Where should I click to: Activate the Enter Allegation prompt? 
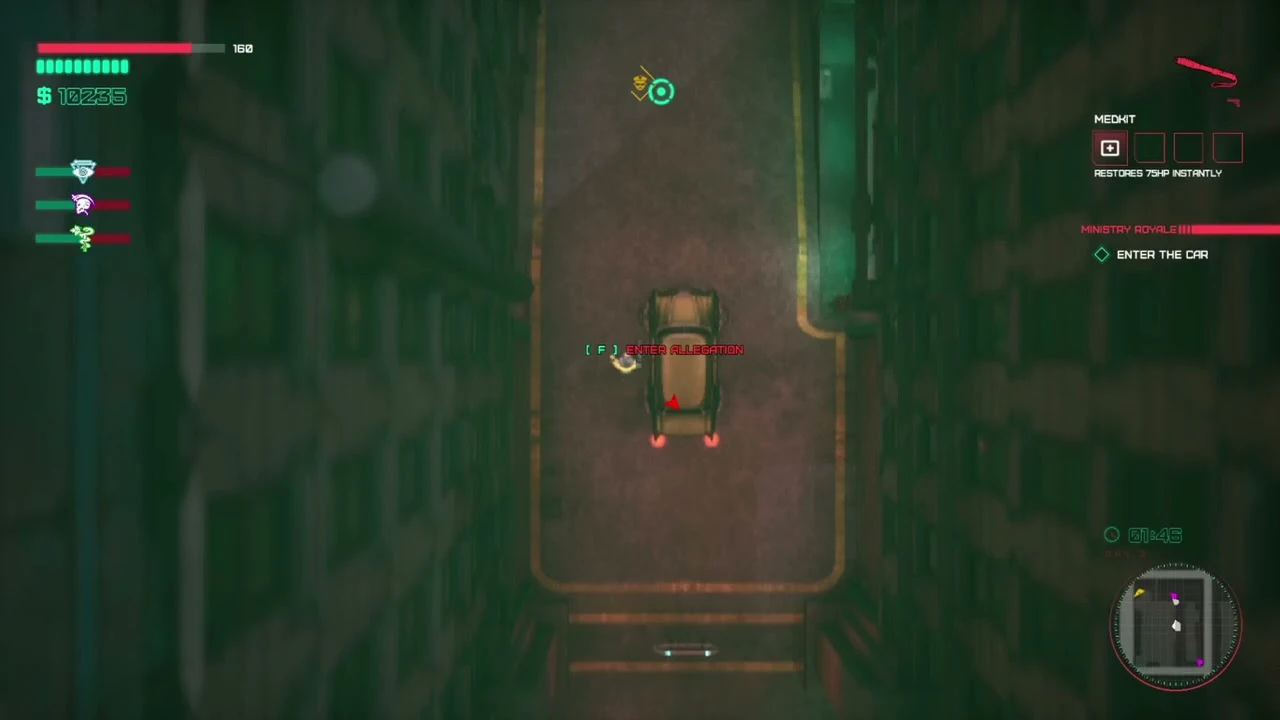click(x=665, y=349)
